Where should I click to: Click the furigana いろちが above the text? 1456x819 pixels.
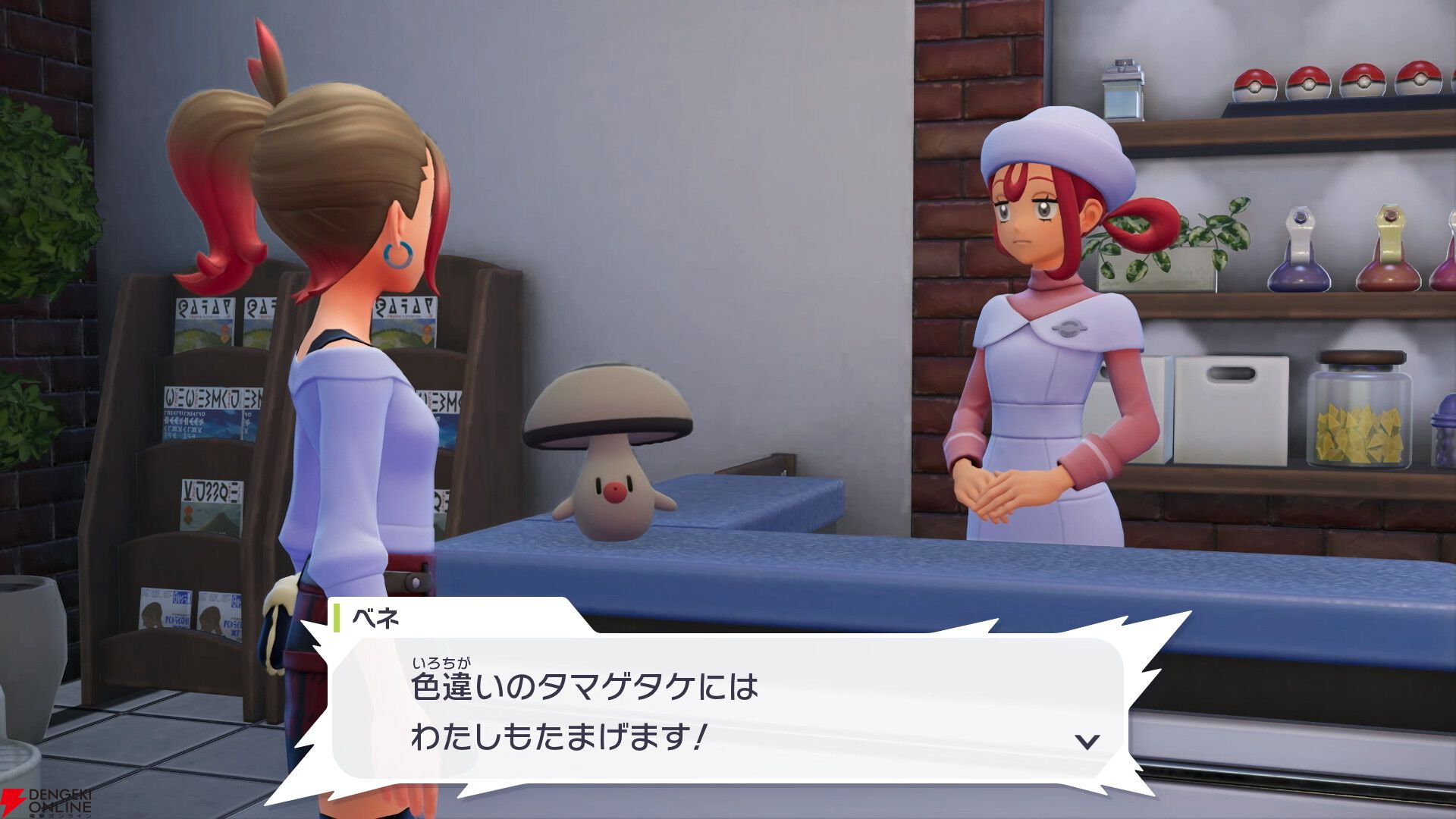click(440, 664)
